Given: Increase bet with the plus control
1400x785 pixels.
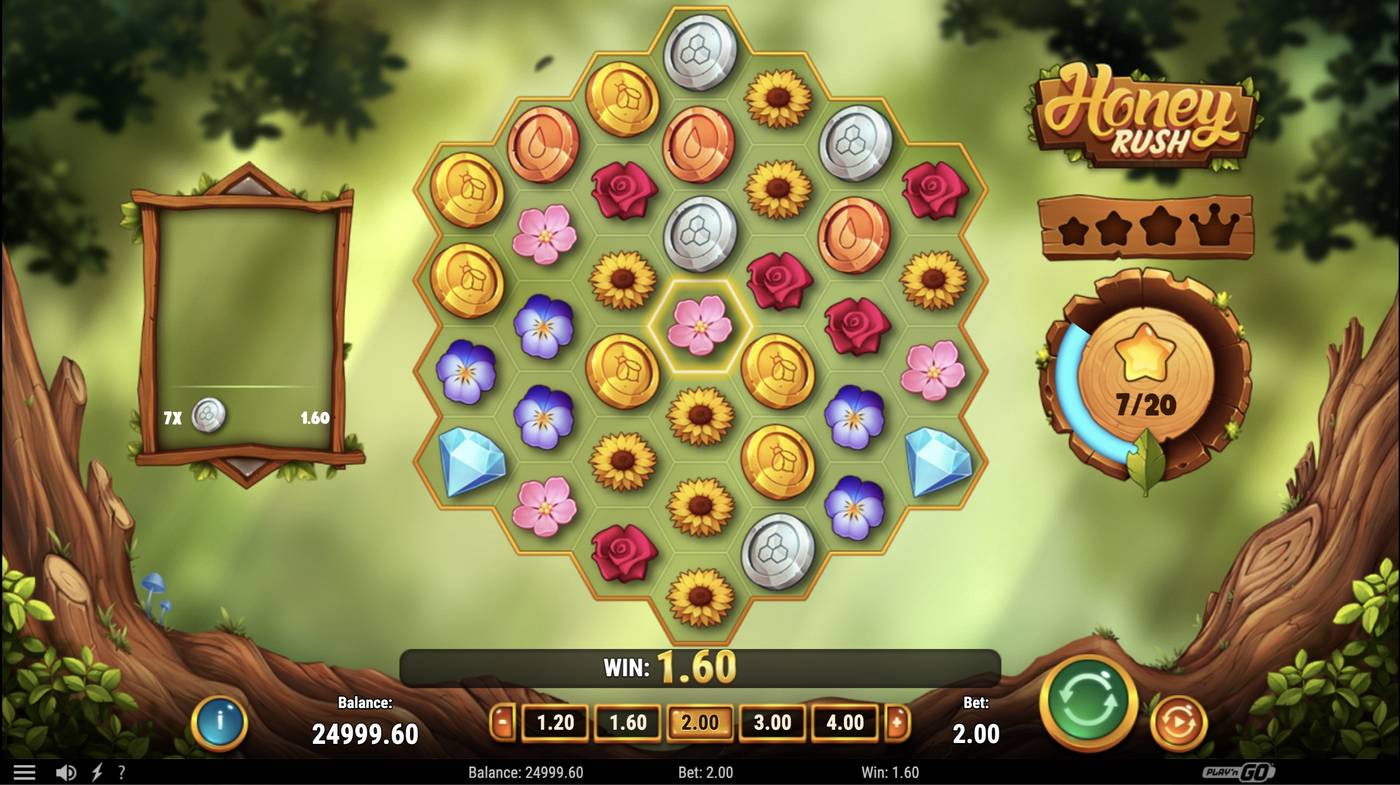Looking at the screenshot, I should [898, 722].
